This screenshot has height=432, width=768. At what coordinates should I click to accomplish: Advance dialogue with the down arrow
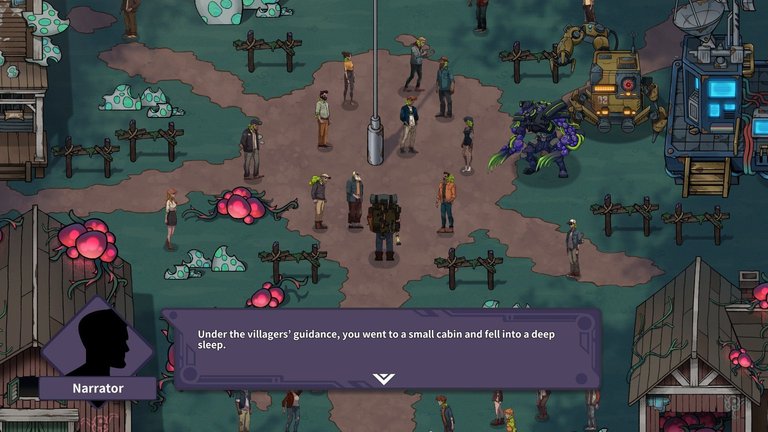click(384, 379)
